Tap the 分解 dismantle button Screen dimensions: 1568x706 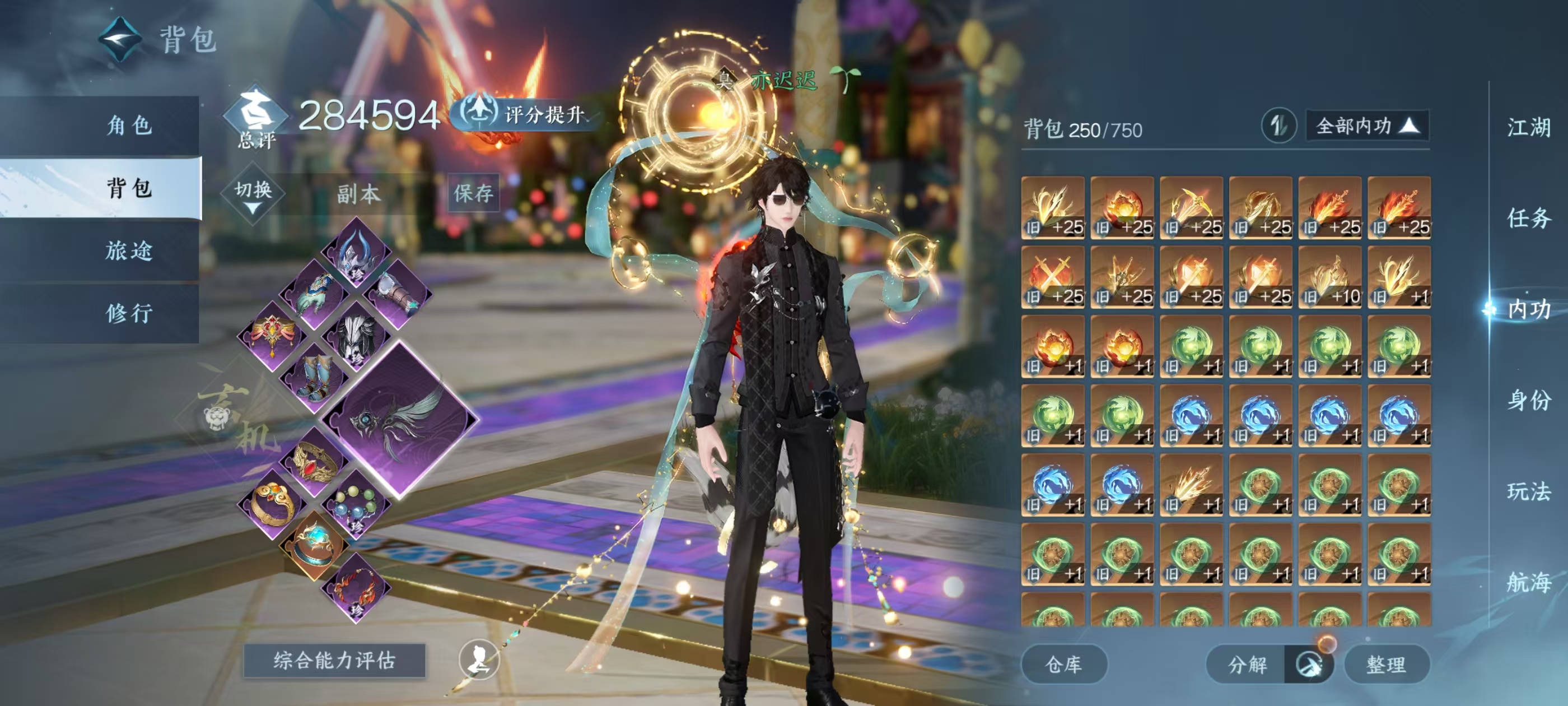coord(1247,664)
